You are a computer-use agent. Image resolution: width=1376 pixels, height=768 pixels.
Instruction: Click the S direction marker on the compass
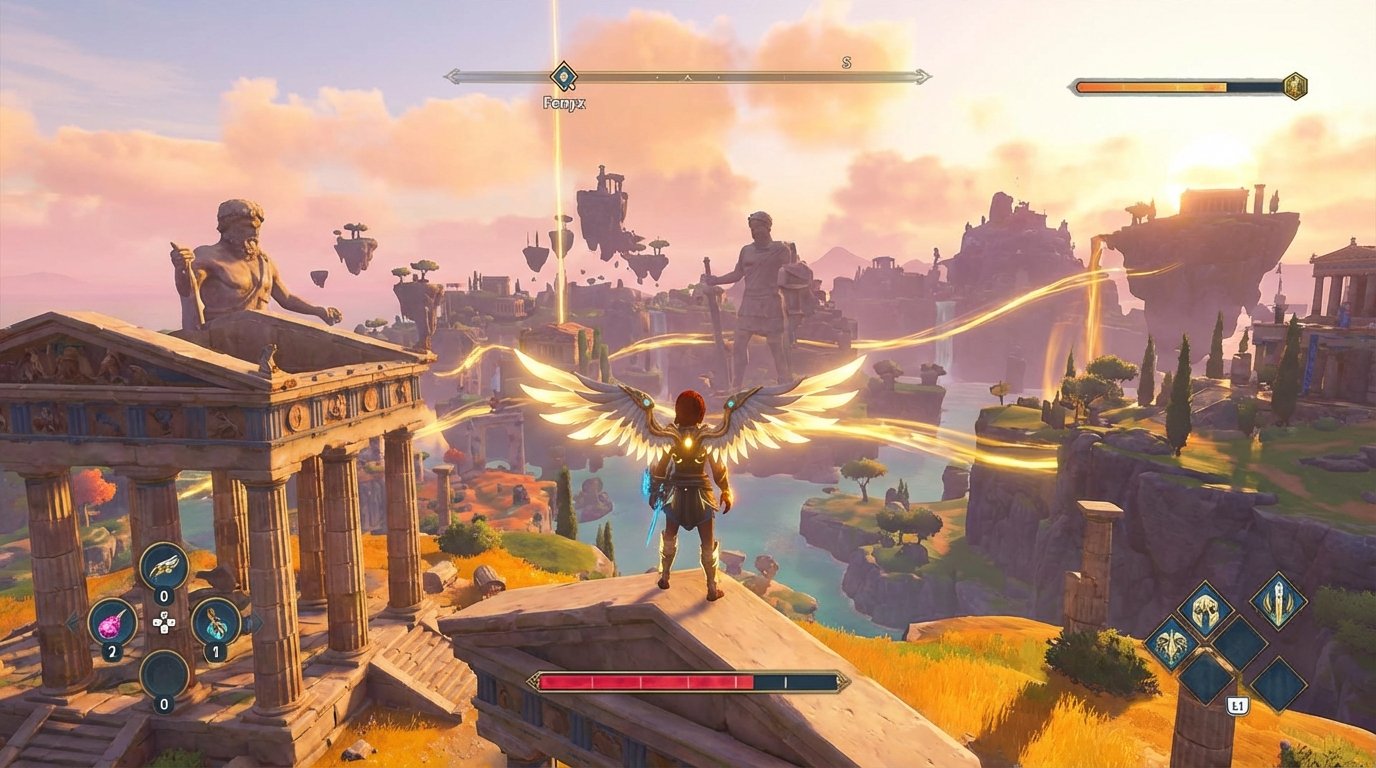tap(845, 63)
